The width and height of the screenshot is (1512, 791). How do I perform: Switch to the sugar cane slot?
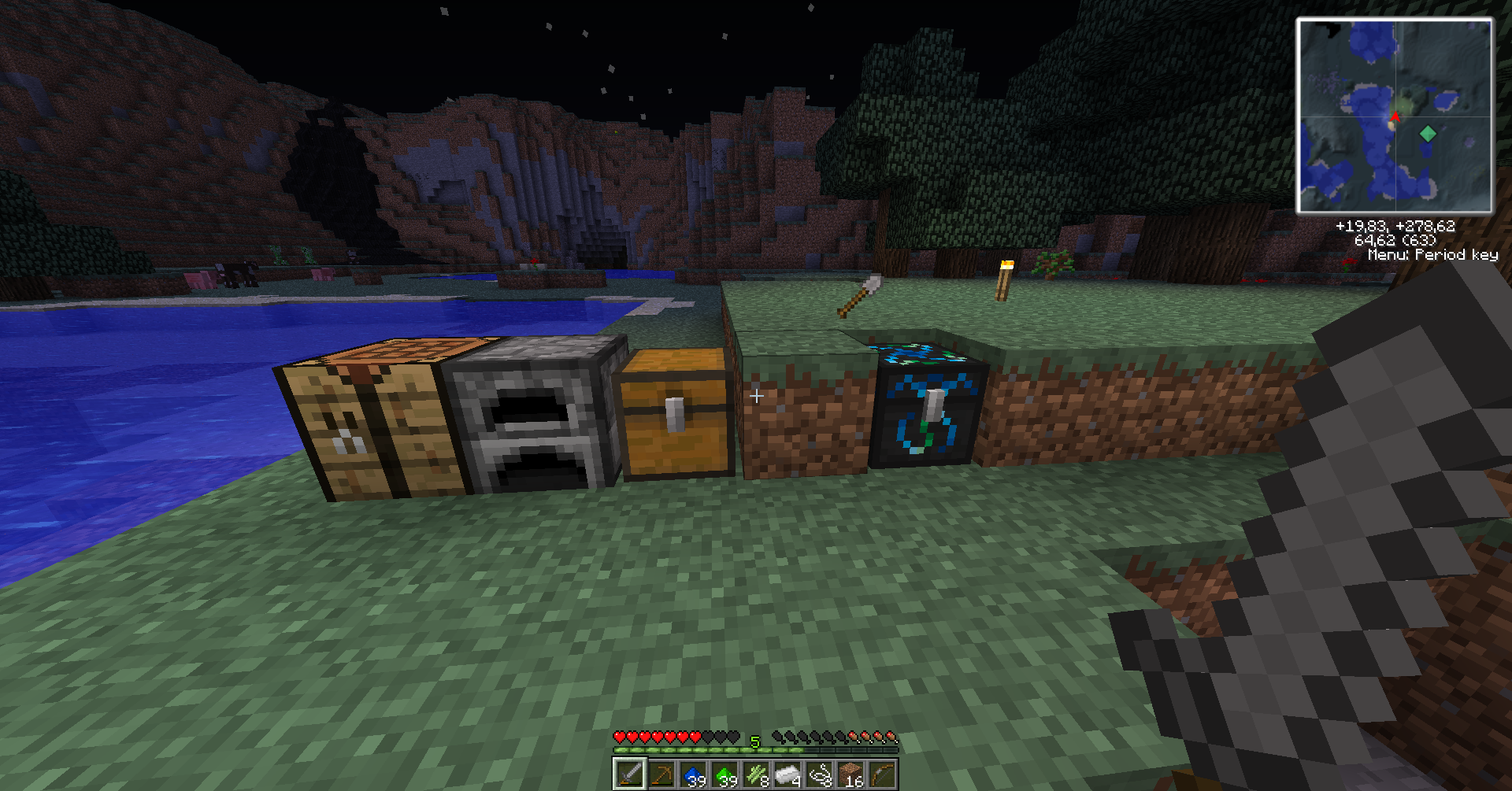(756, 774)
